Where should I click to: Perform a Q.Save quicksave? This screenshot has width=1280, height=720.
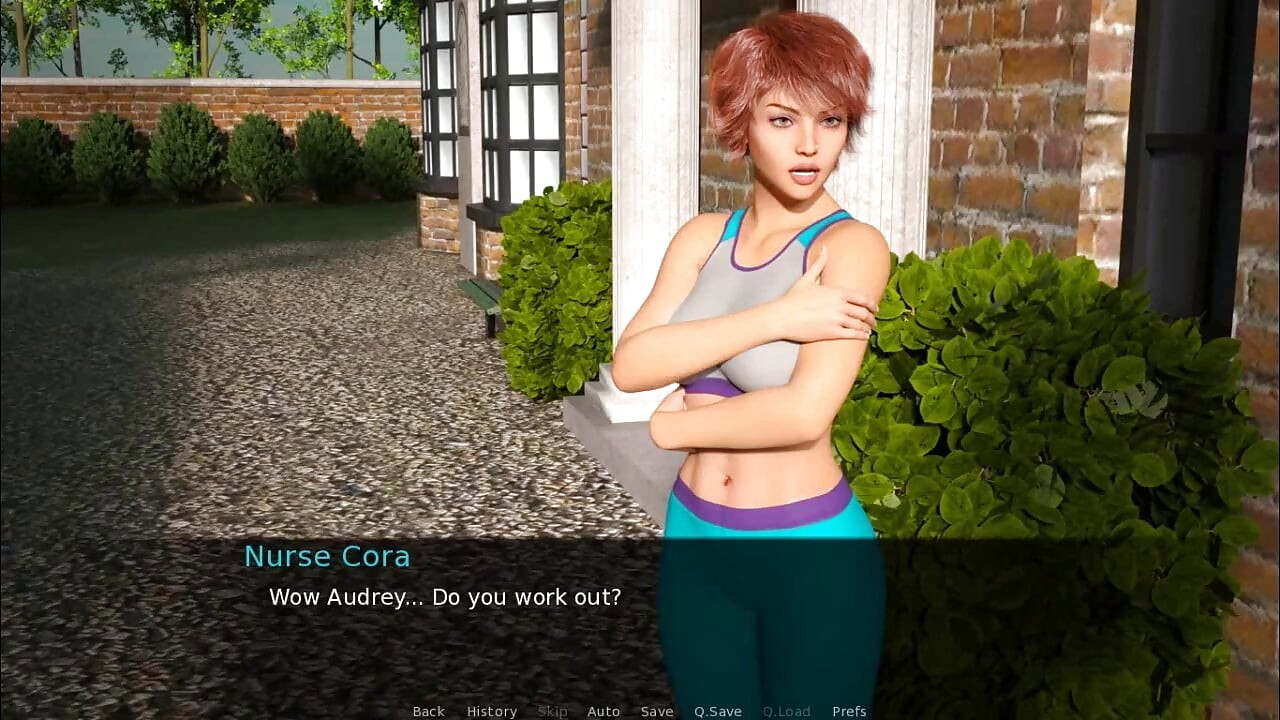pyautogui.click(x=718, y=711)
